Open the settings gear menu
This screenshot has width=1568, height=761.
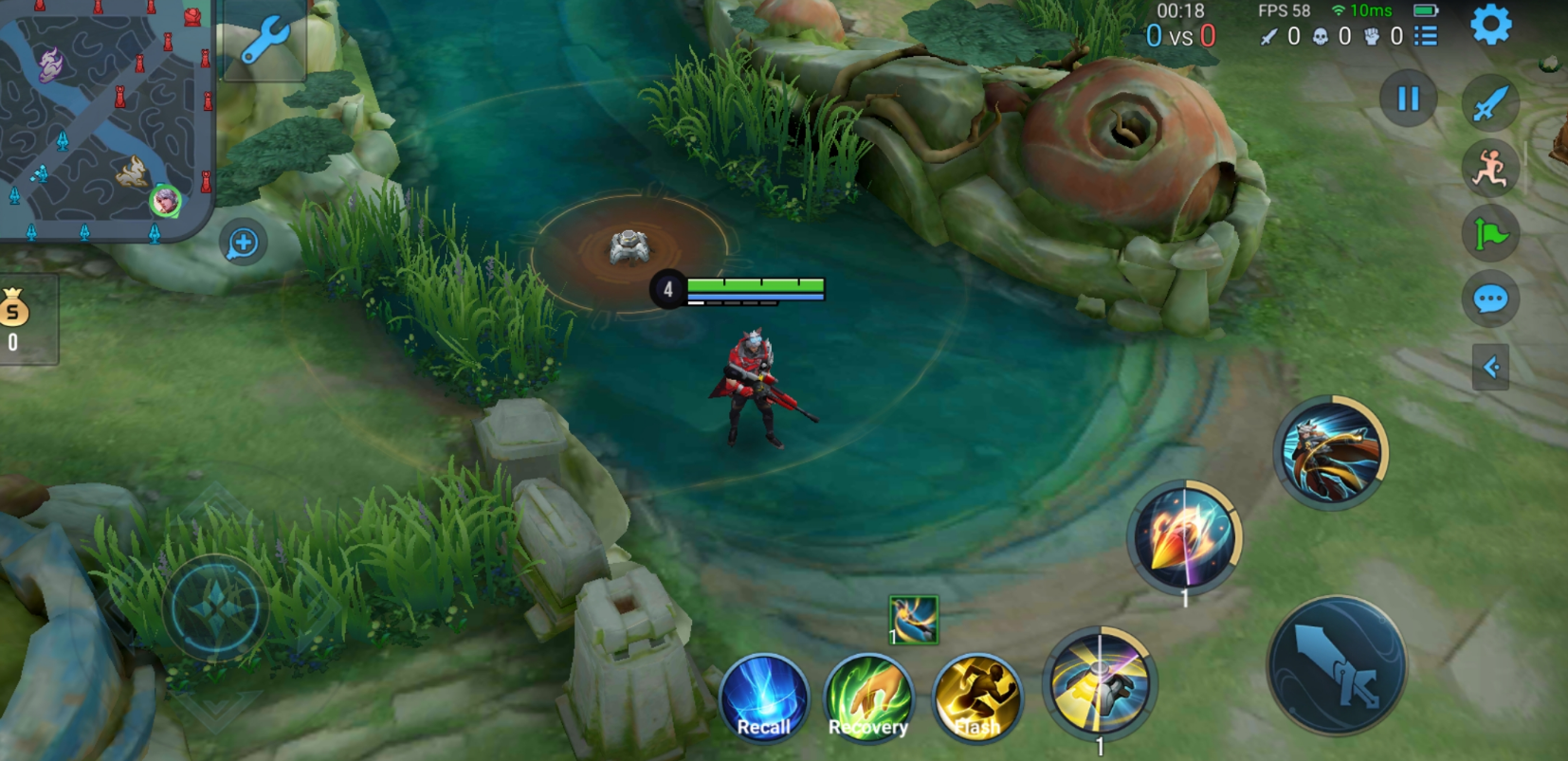click(x=1490, y=25)
